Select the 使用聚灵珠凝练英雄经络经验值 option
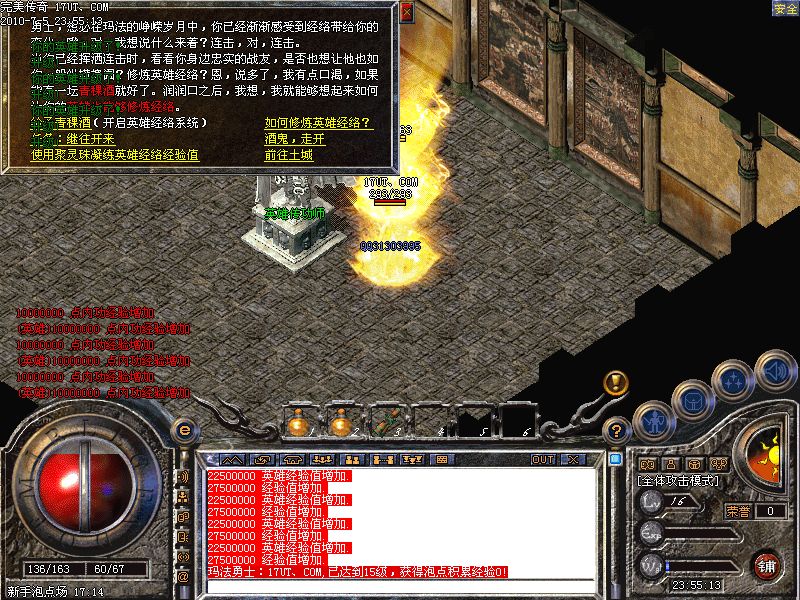 point(115,155)
